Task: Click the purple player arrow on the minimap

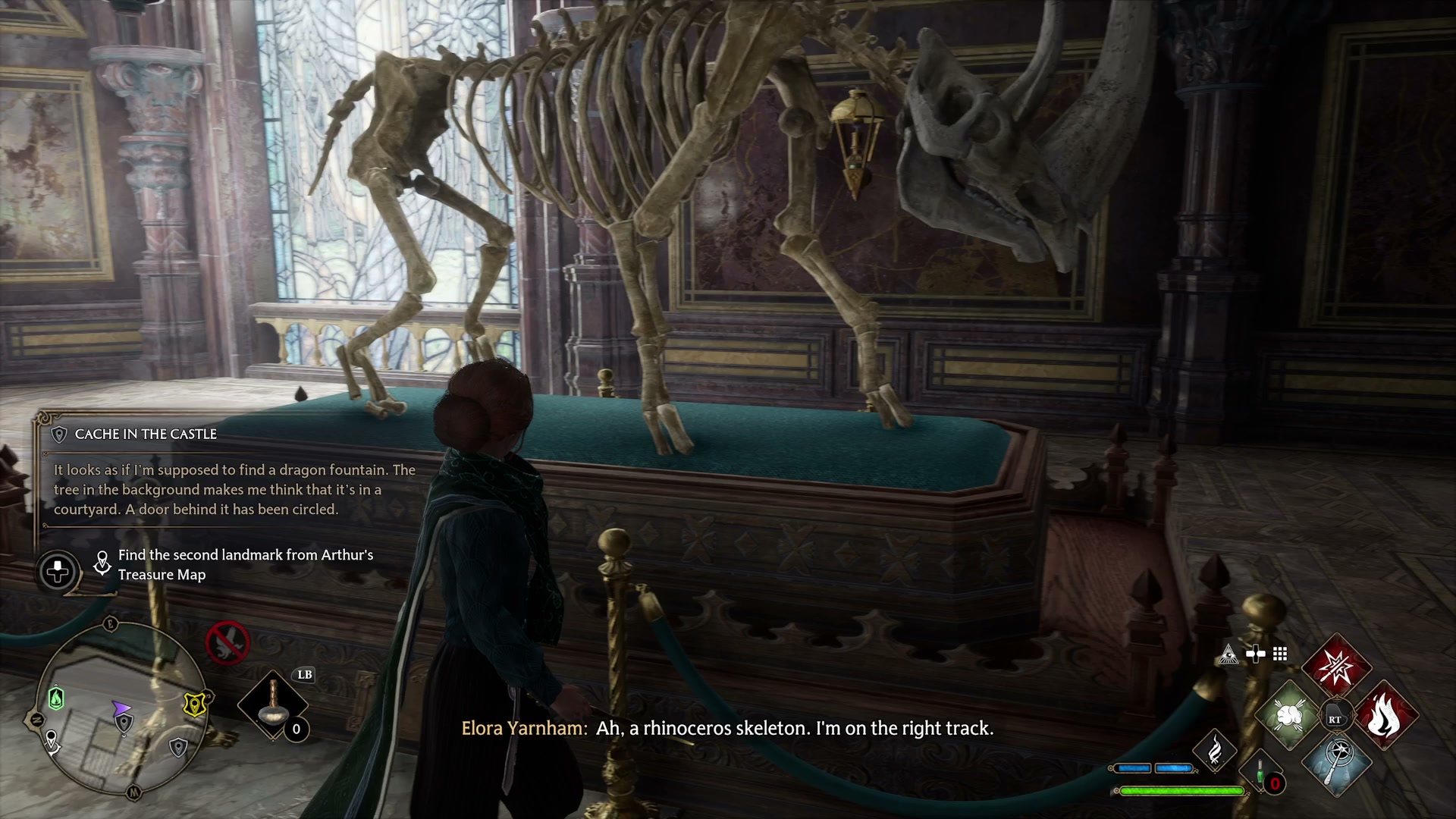Action: (x=121, y=708)
